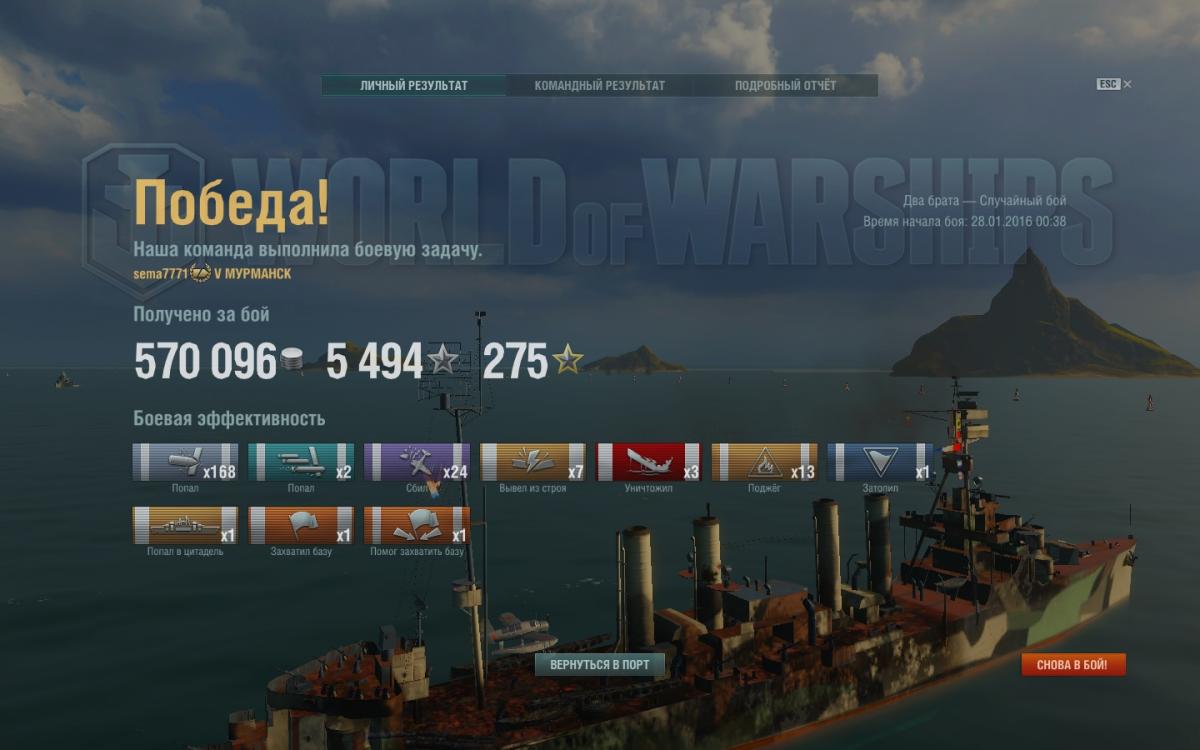The height and width of the screenshot is (750, 1200).
Task: Click the x24 aircraft shot down ribbon
Action: pos(417,462)
